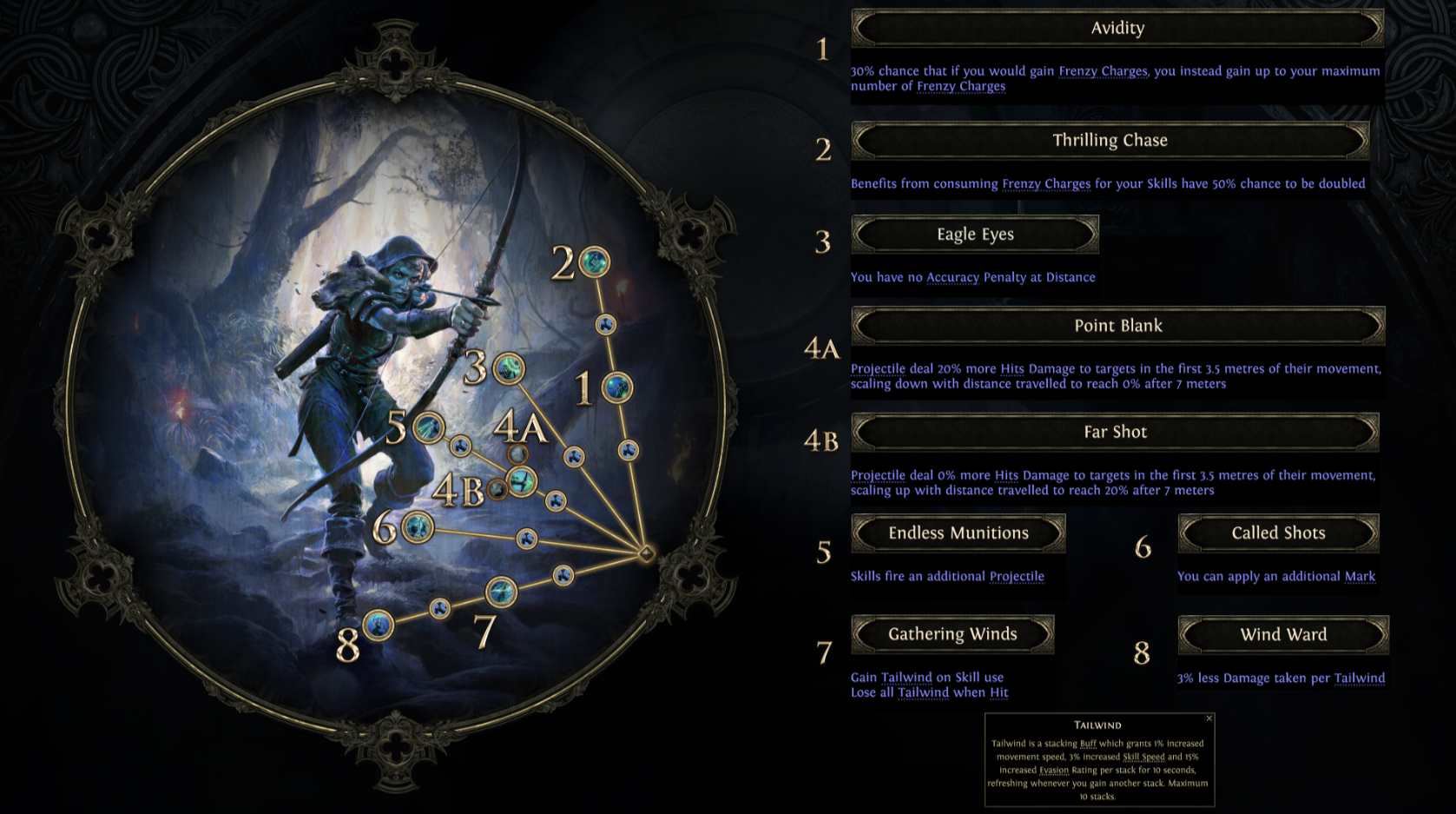Select the Wind Ward node labeled 8
1456x814 pixels.
click(379, 627)
